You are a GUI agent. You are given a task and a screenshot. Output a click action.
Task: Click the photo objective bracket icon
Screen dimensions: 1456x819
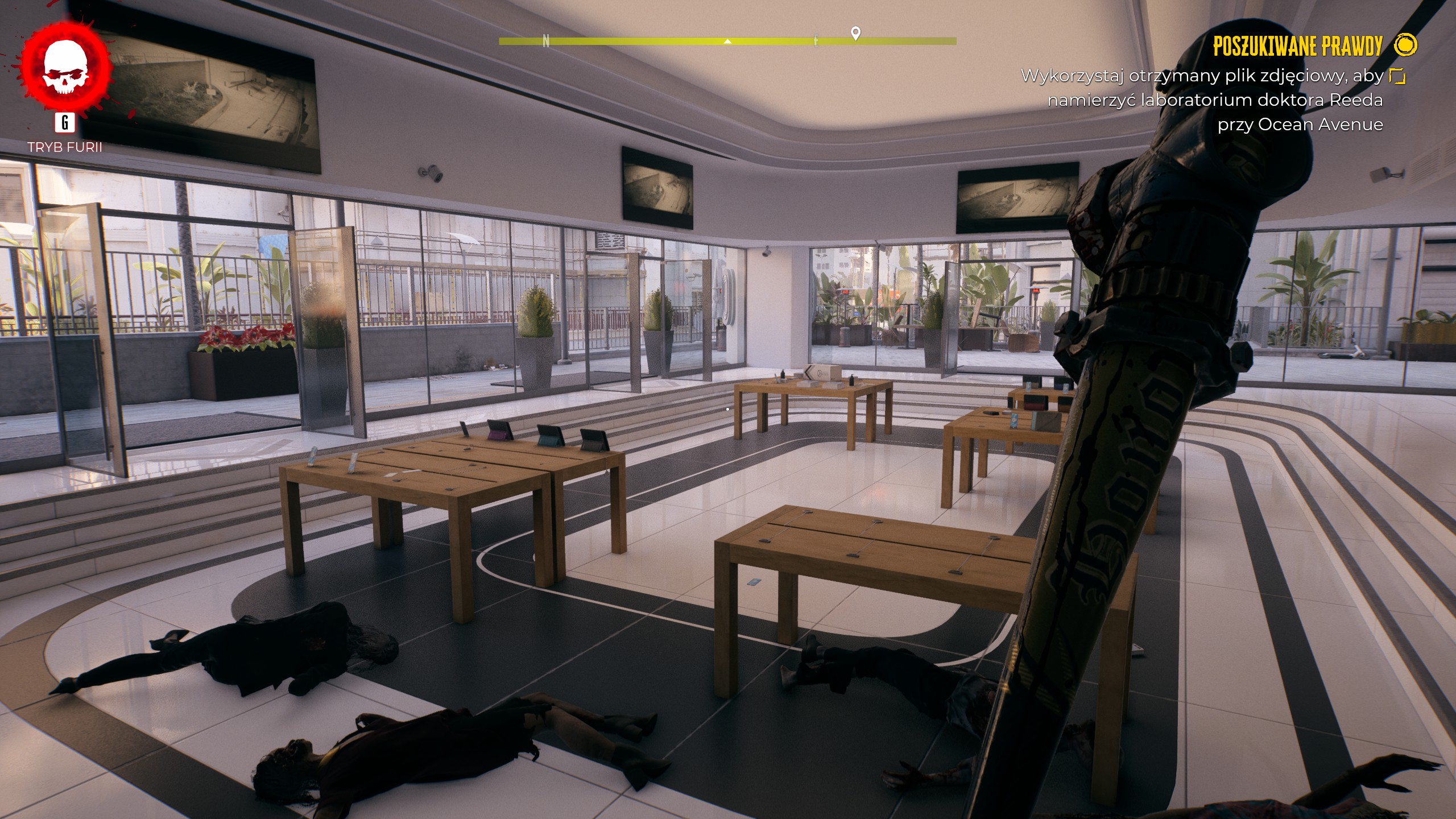(x=1397, y=76)
